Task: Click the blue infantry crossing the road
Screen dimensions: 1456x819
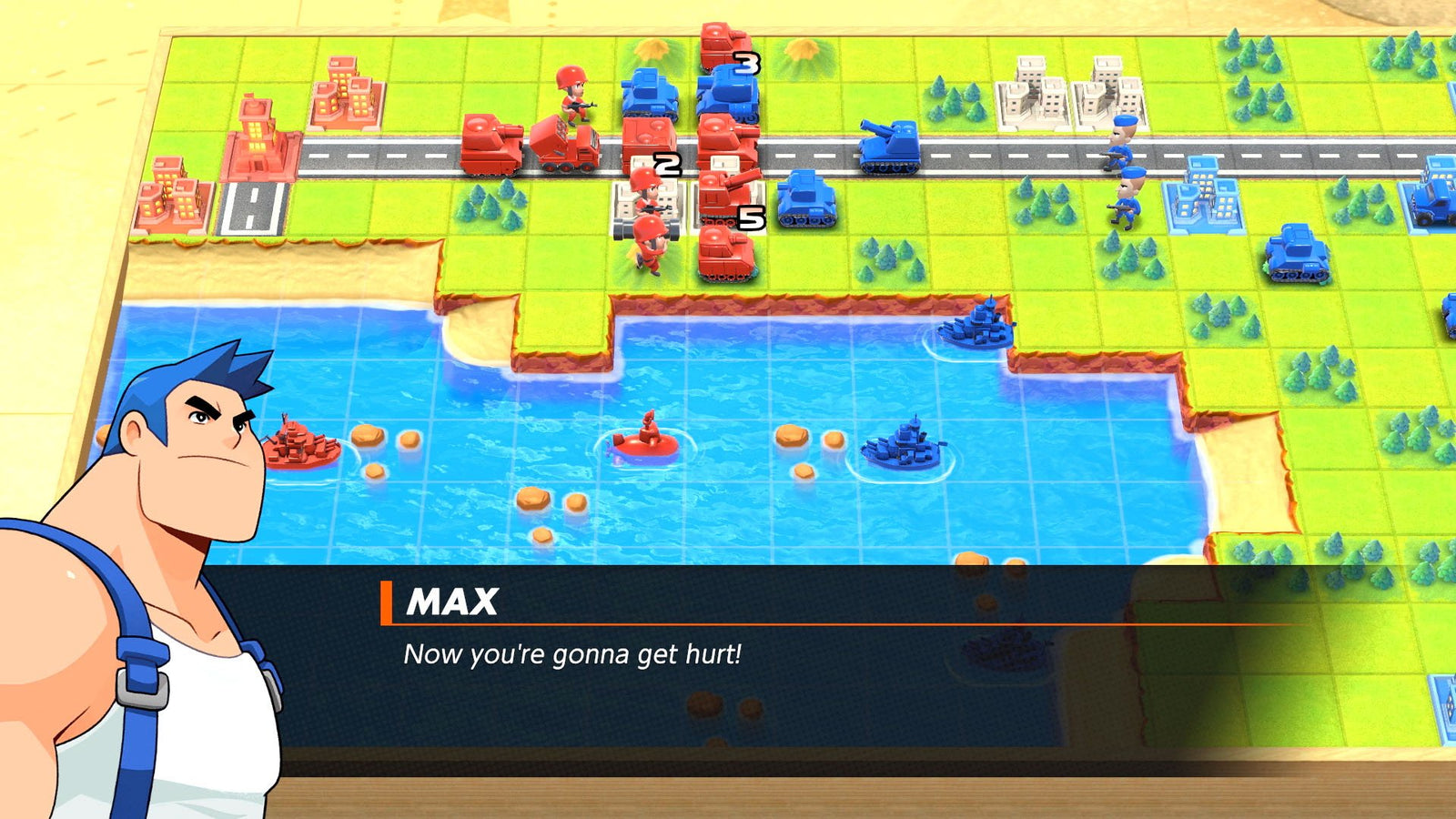Action: (x=1121, y=146)
